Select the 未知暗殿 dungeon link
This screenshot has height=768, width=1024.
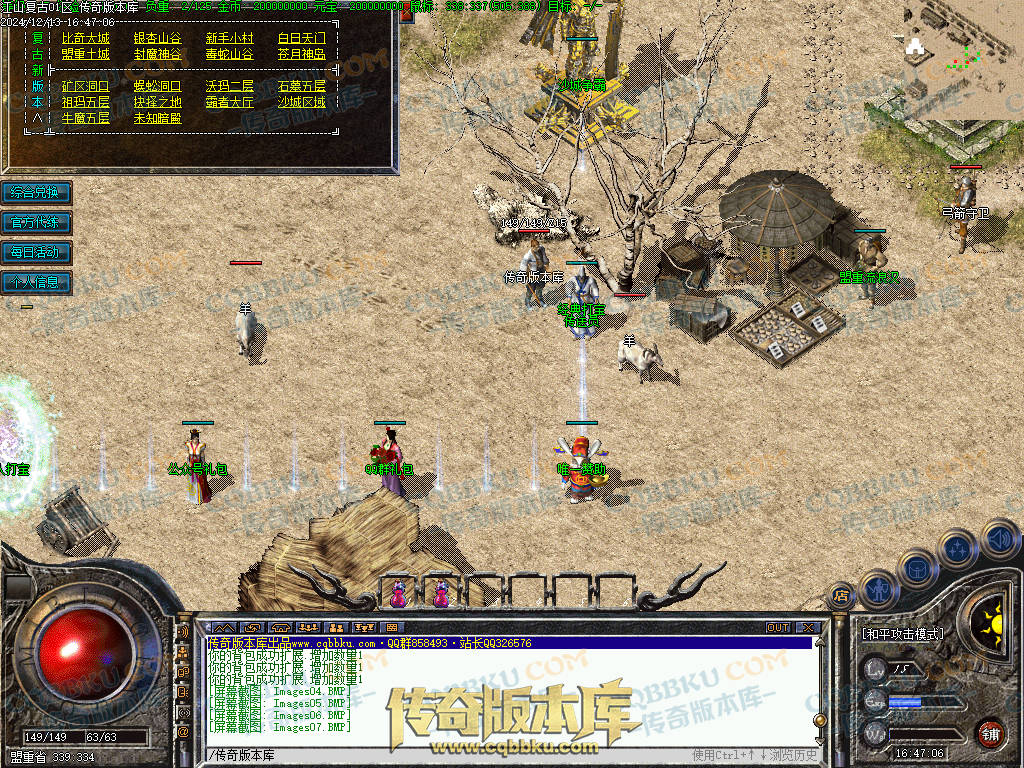pyautogui.click(x=158, y=118)
